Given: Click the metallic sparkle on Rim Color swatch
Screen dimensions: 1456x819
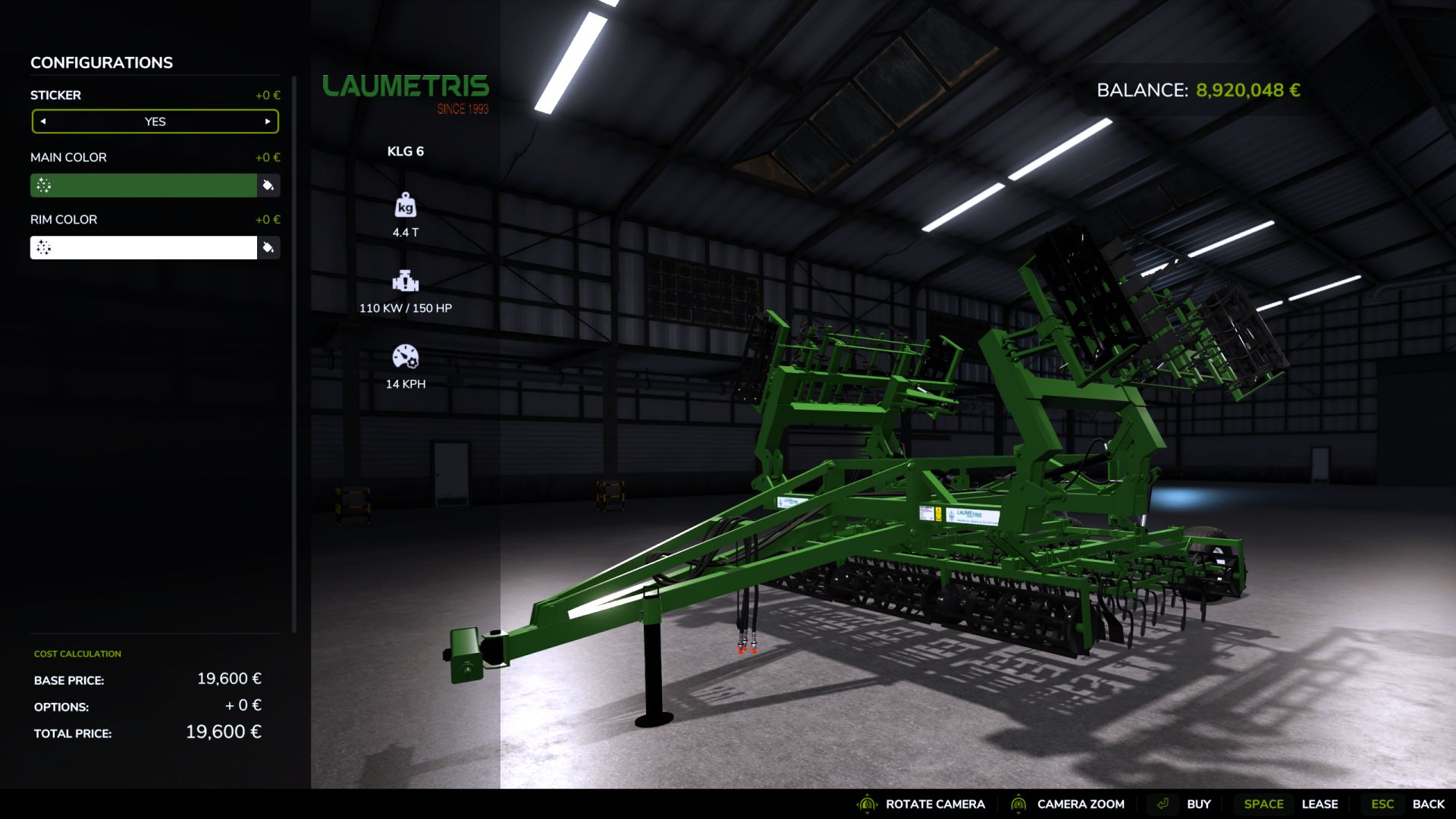Looking at the screenshot, I should (x=42, y=247).
